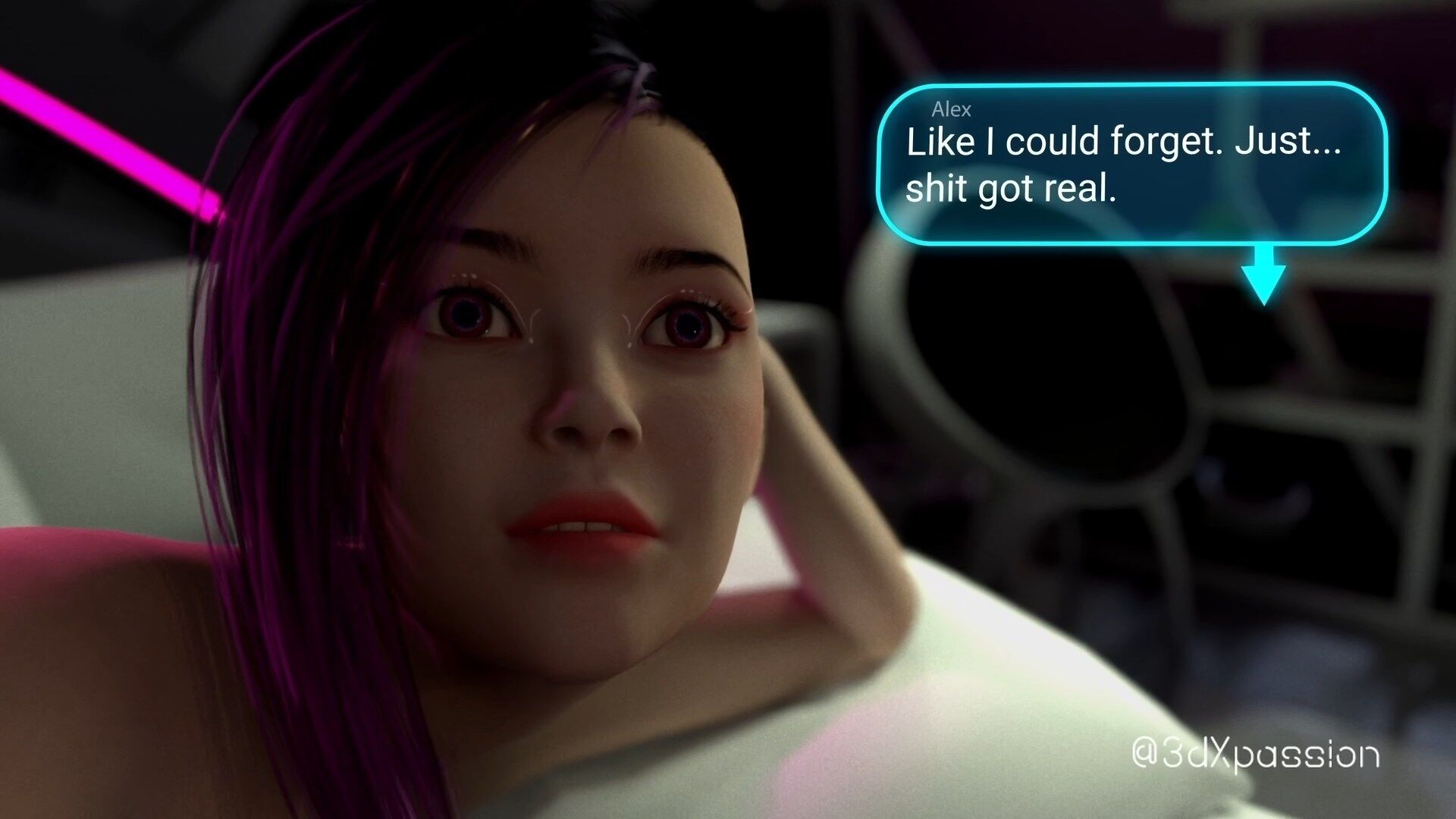Advance Alex's dialogue bubble
This screenshot has width=1456, height=819.
(x=1131, y=164)
